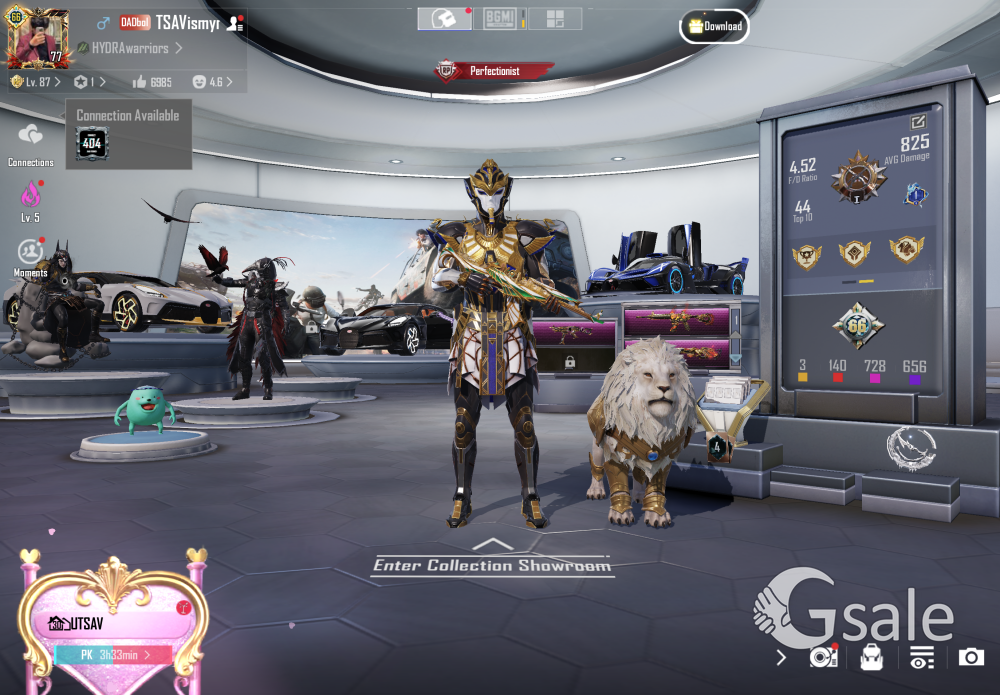
Task: Open the pink flame Lv. 5 icon
Action: (31, 195)
